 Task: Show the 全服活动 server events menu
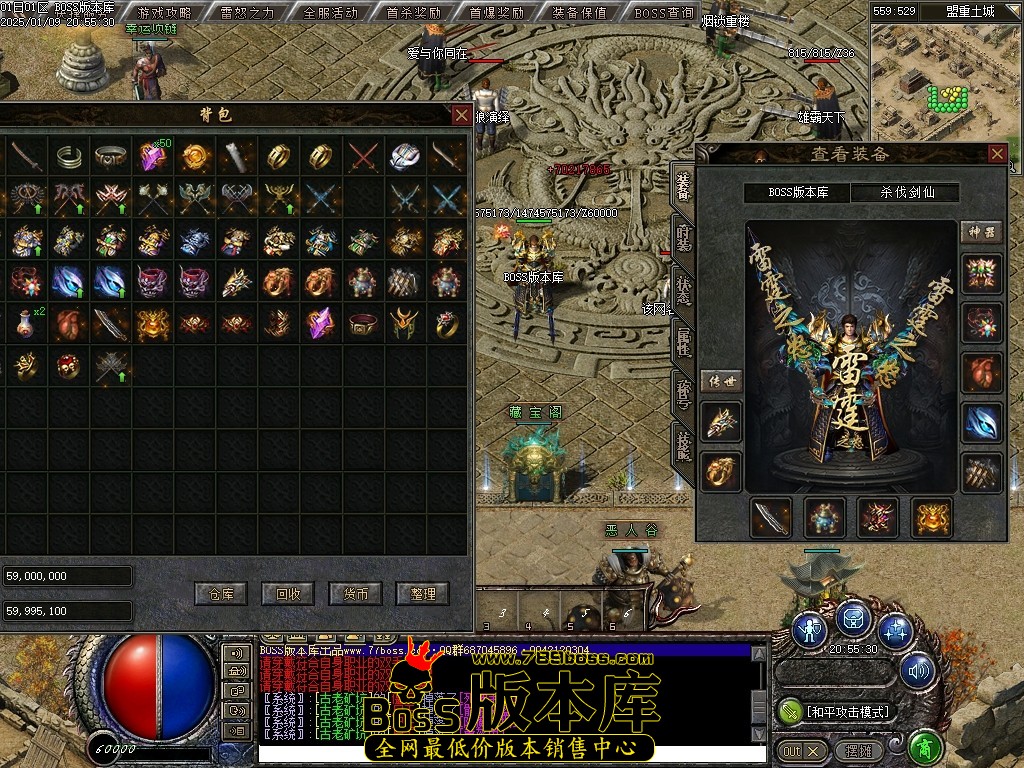coord(330,13)
